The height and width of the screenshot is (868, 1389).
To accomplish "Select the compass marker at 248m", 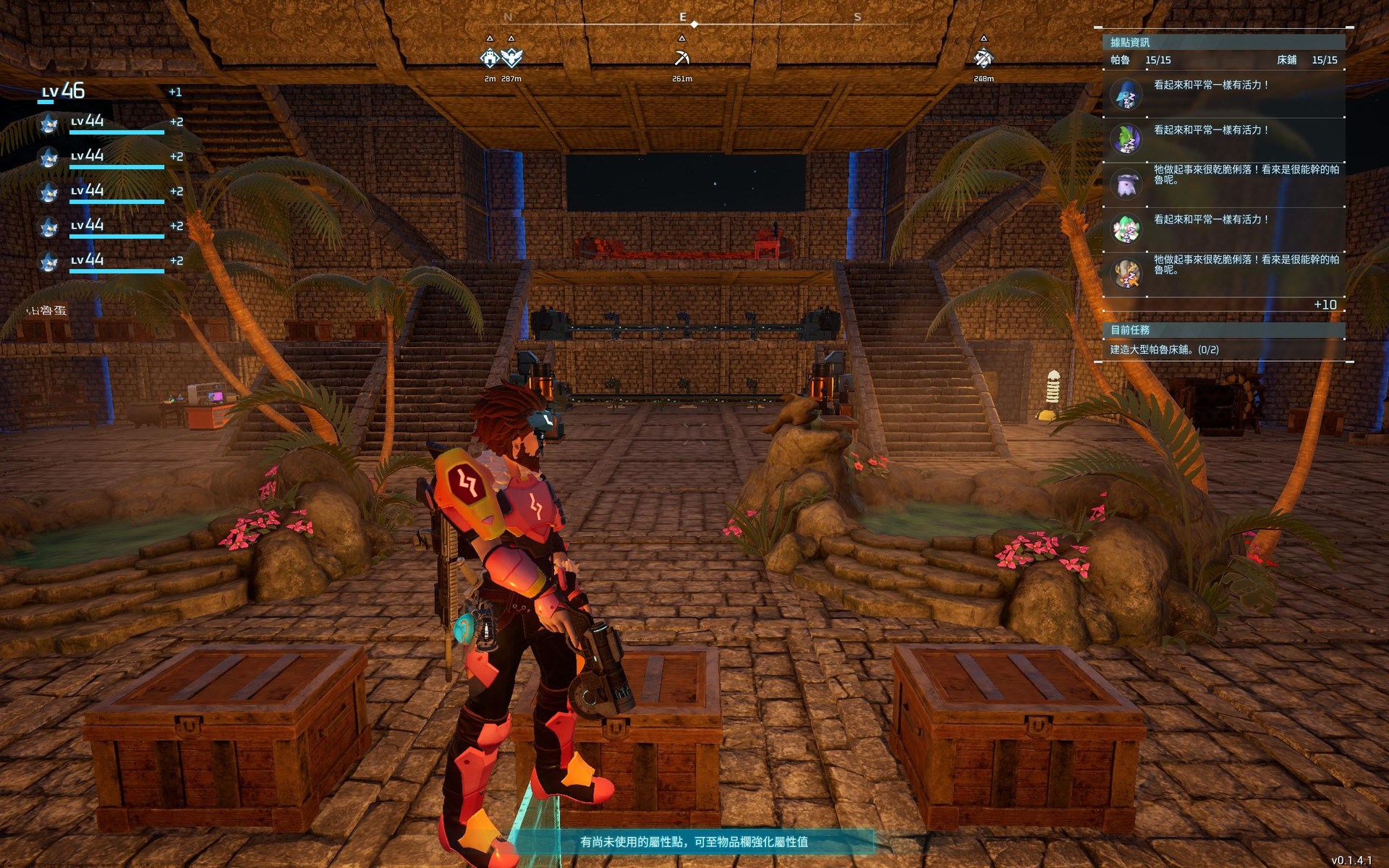I will (983, 57).
